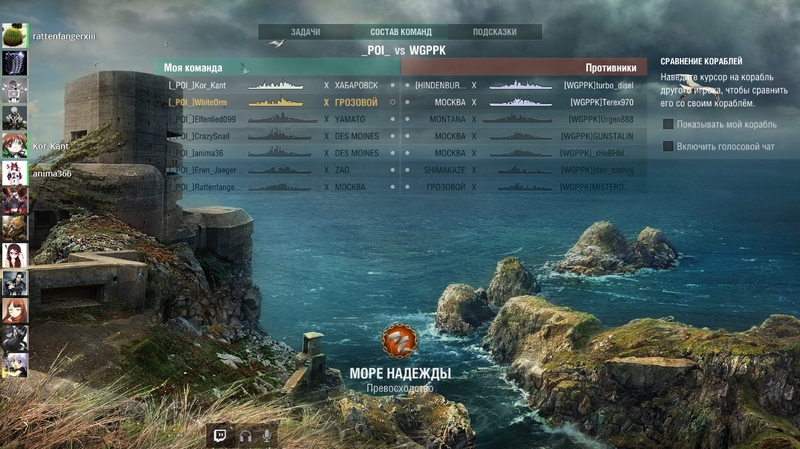Show the Подсказки tab

495,32
